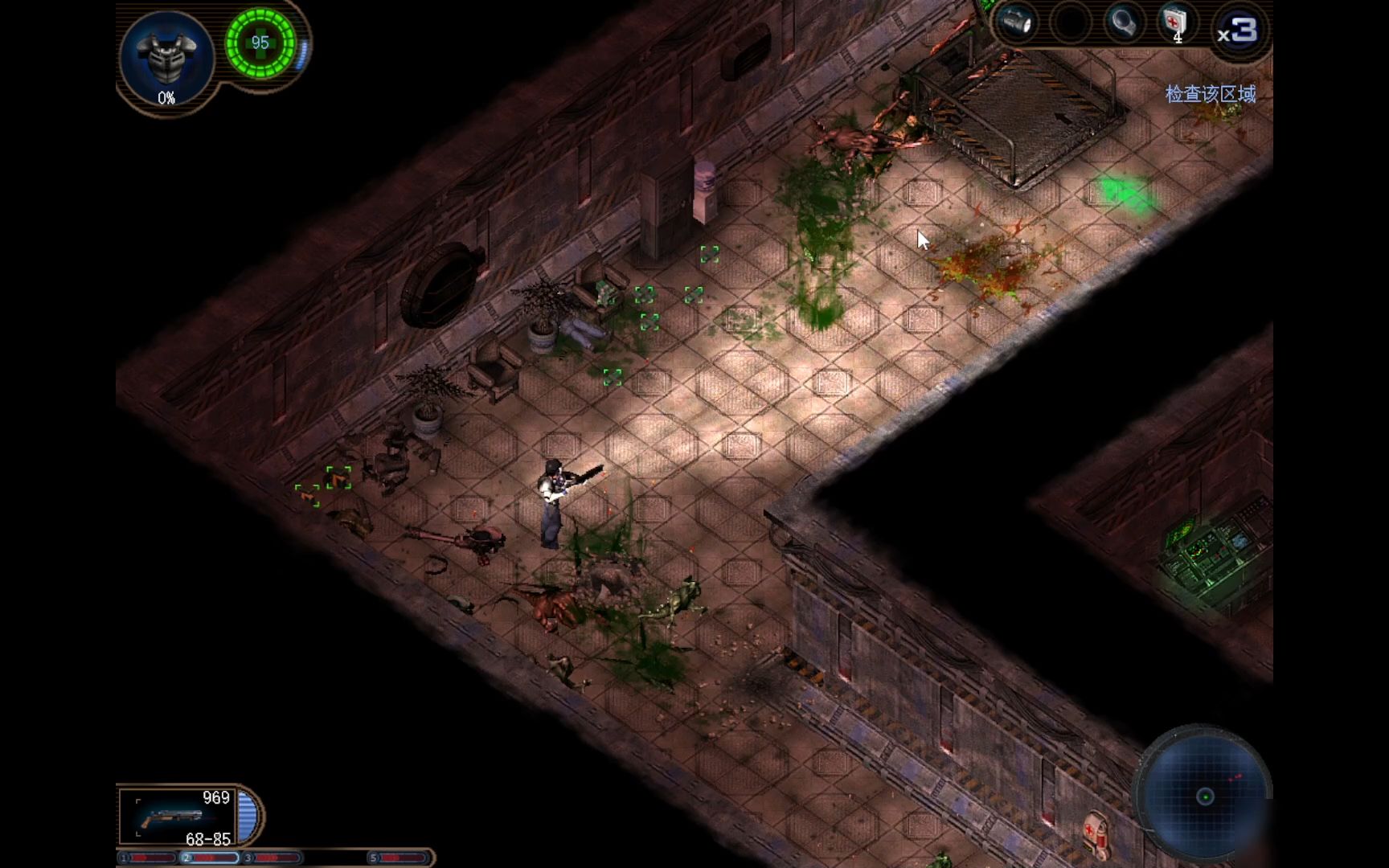Click the x3 lives indicator

pos(1237,32)
